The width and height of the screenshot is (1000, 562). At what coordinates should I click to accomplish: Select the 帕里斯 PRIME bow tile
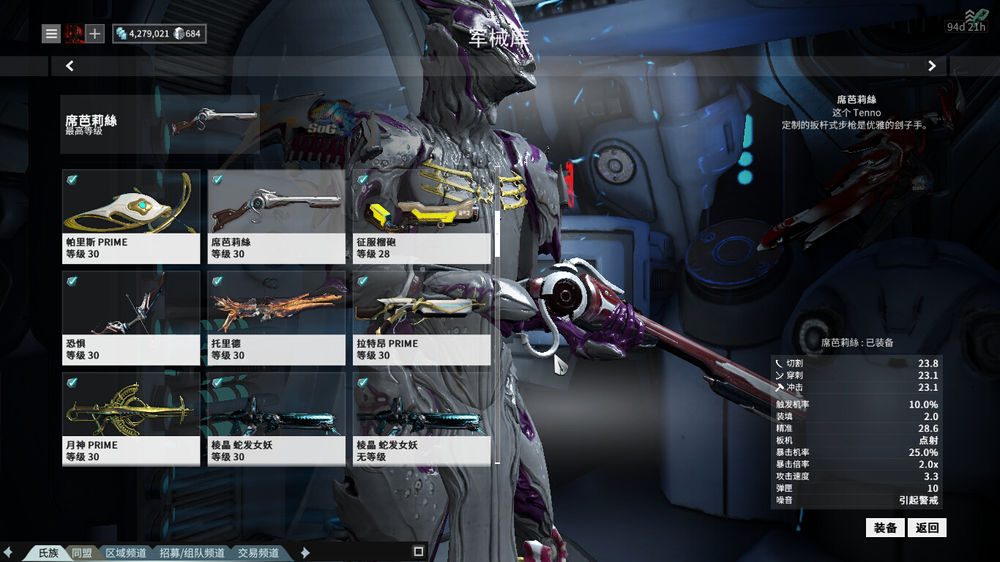pos(131,216)
